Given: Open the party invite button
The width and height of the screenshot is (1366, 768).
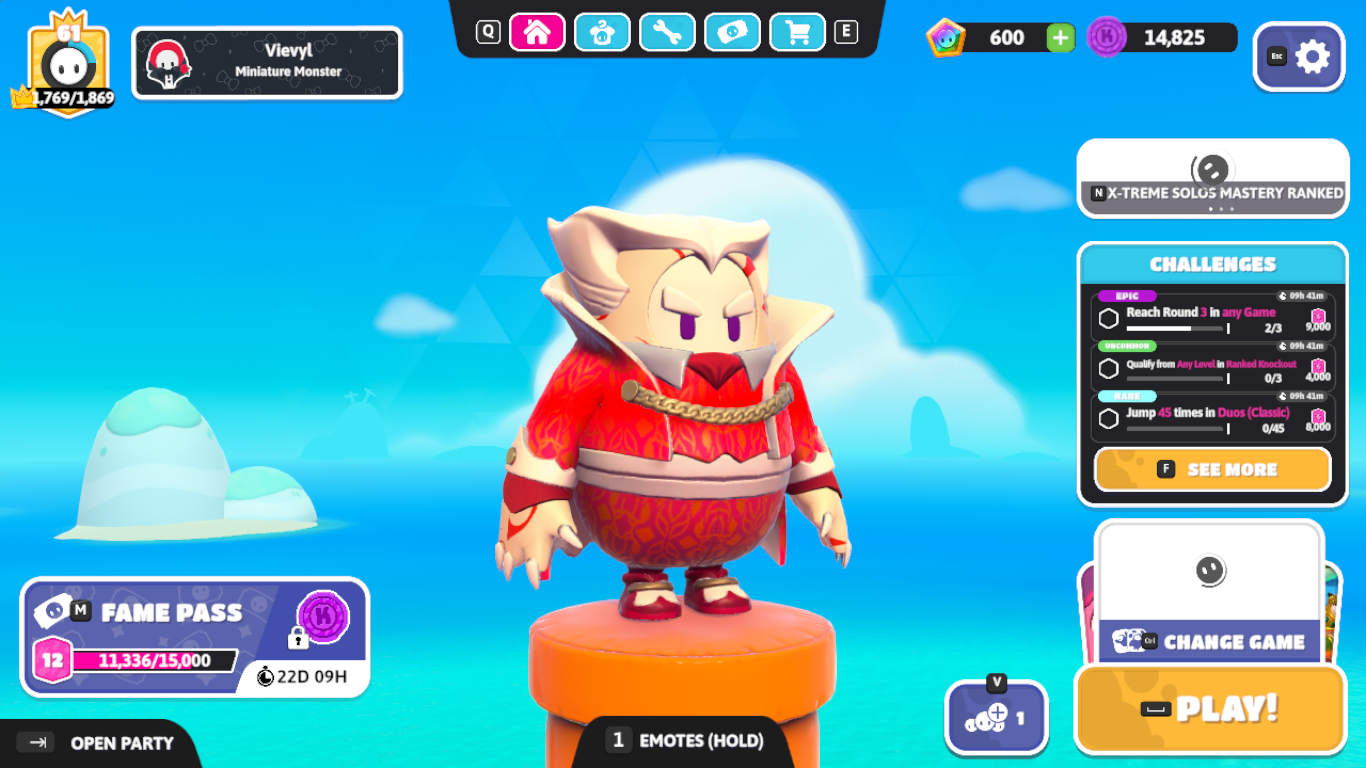Looking at the screenshot, I should click(x=996, y=717).
